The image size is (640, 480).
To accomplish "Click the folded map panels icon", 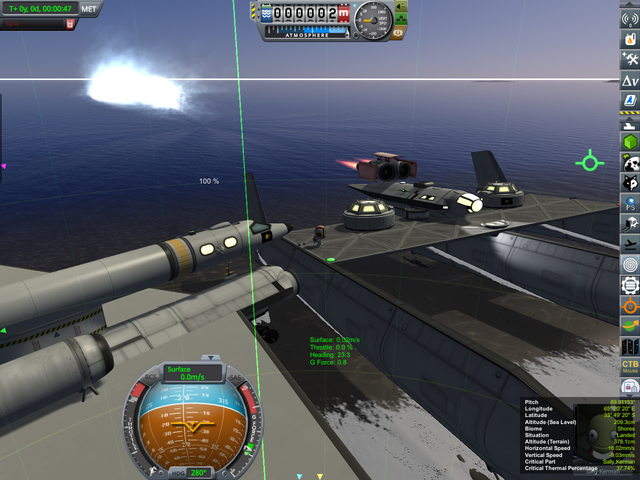I will point(630,345).
